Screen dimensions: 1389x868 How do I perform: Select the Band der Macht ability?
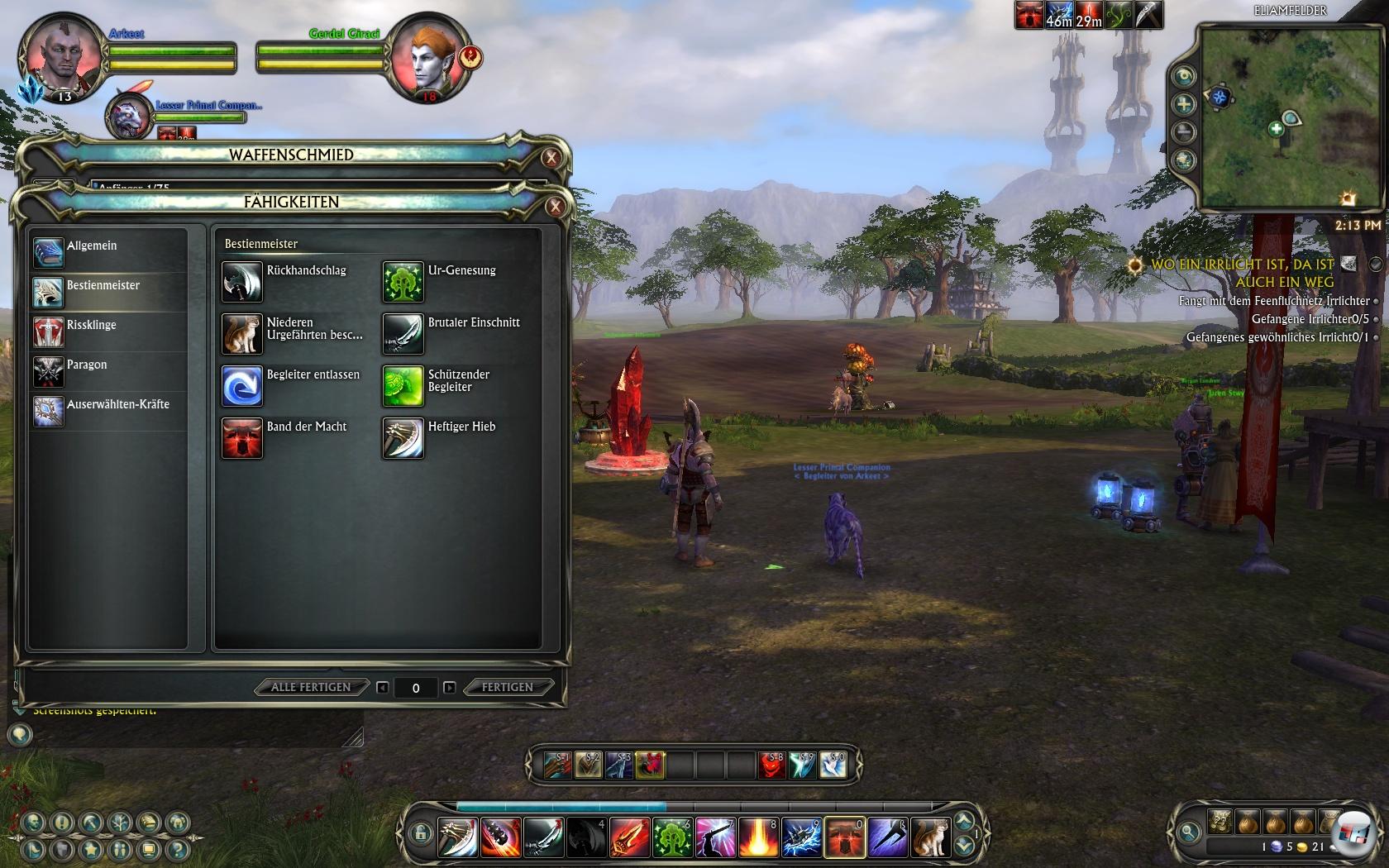[242, 438]
